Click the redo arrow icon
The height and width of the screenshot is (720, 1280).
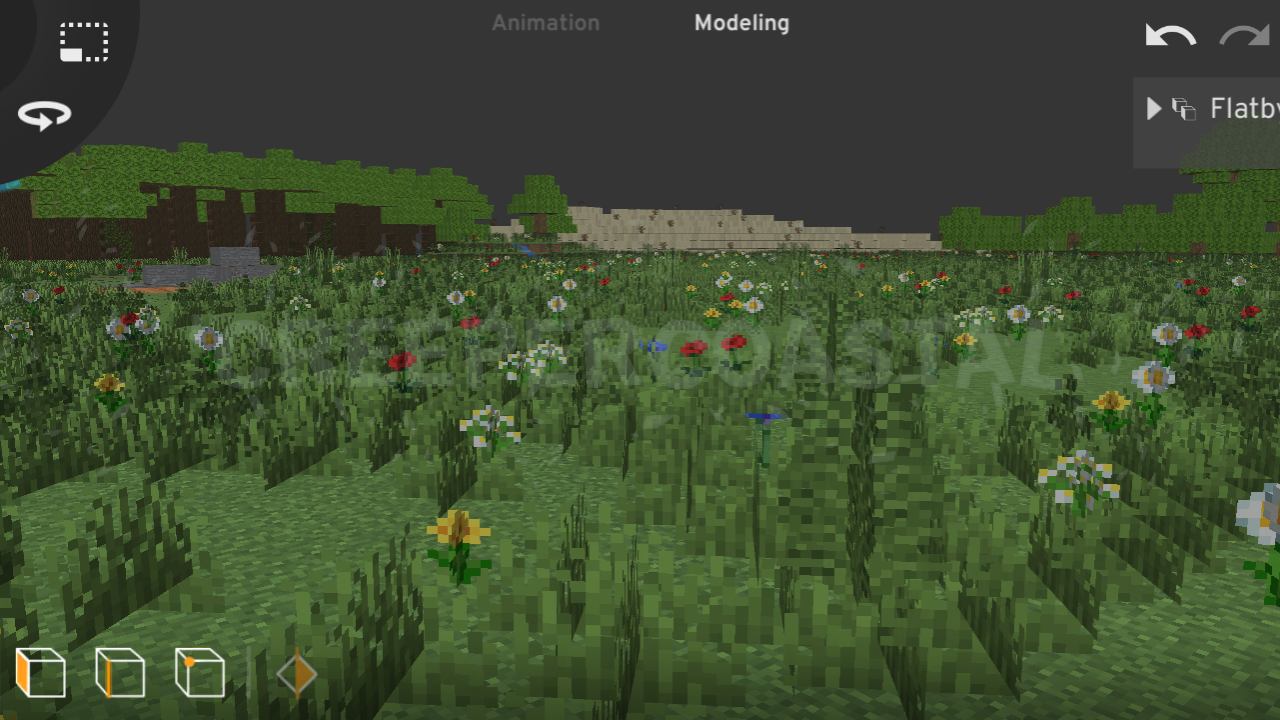[1243, 34]
